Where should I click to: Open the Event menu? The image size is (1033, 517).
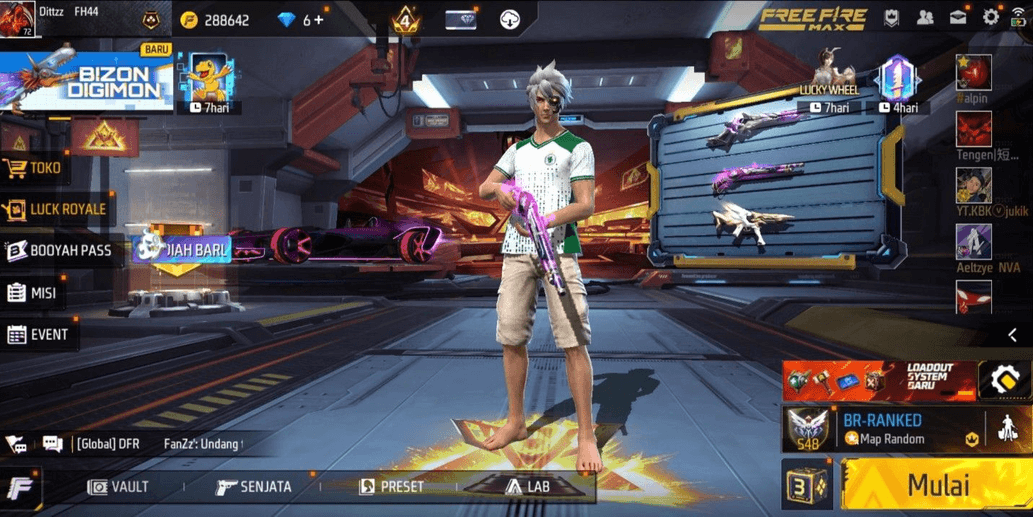click(38, 335)
